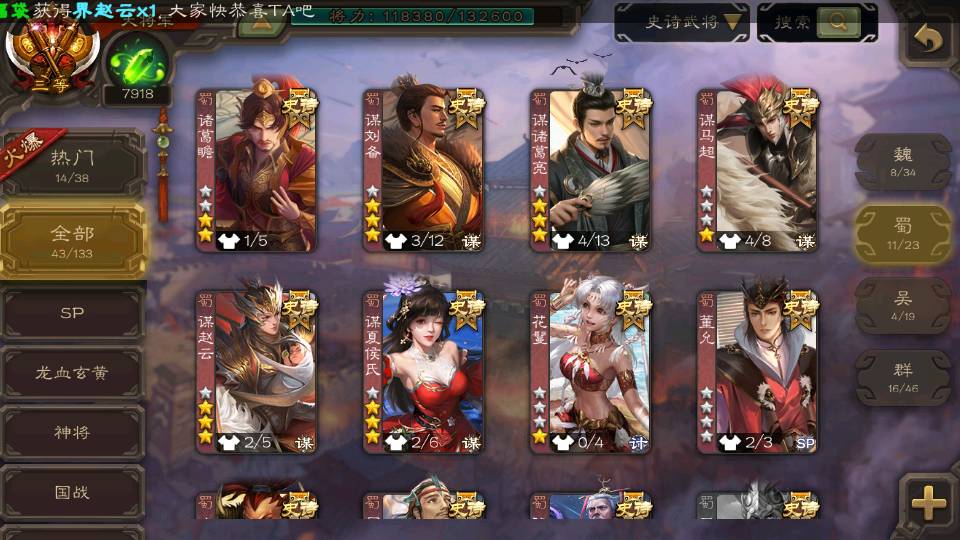
Task: Select the 谋刘备 general card
Action: click(x=423, y=168)
